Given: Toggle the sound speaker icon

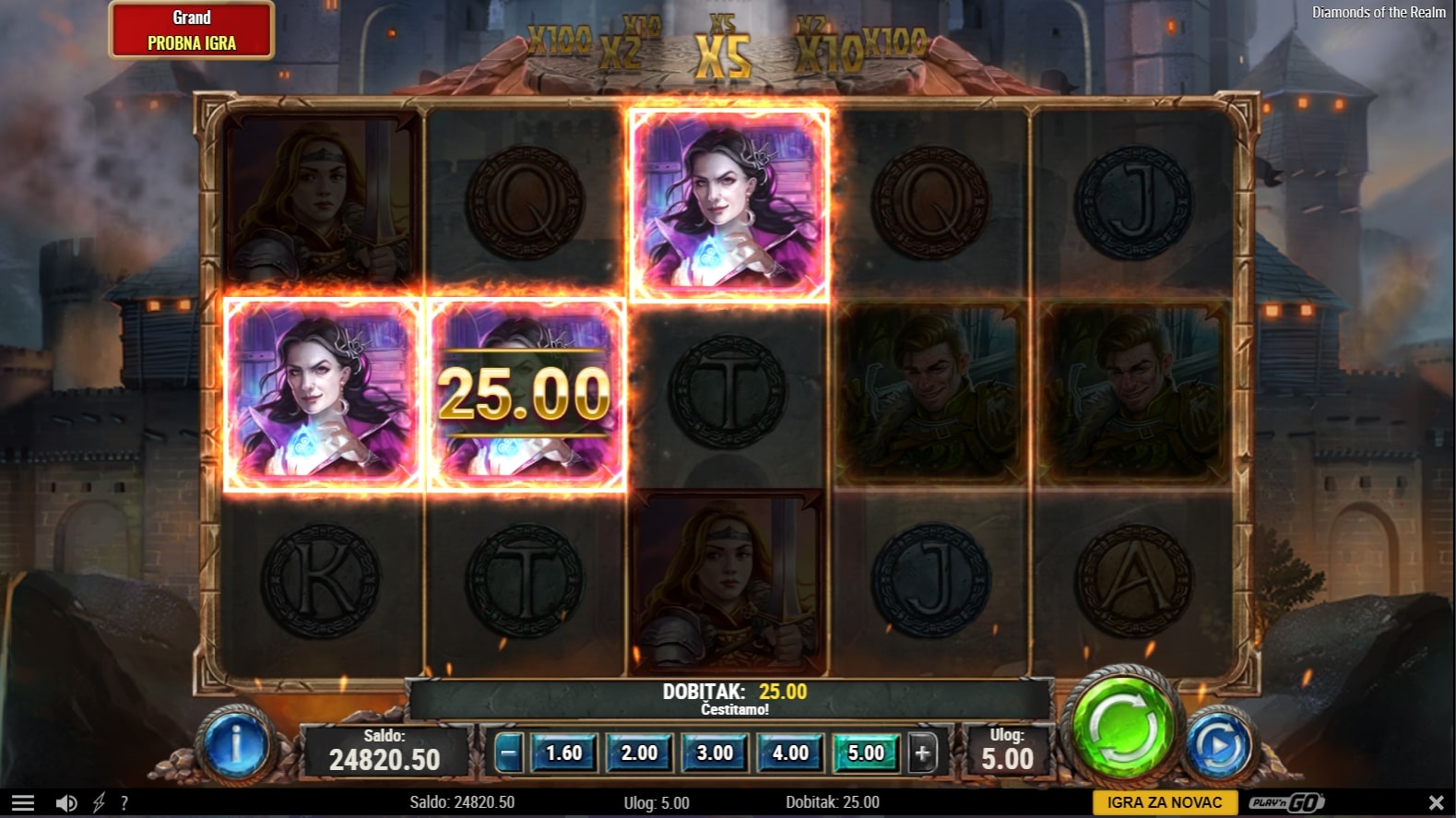Looking at the screenshot, I should pos(66,803).
